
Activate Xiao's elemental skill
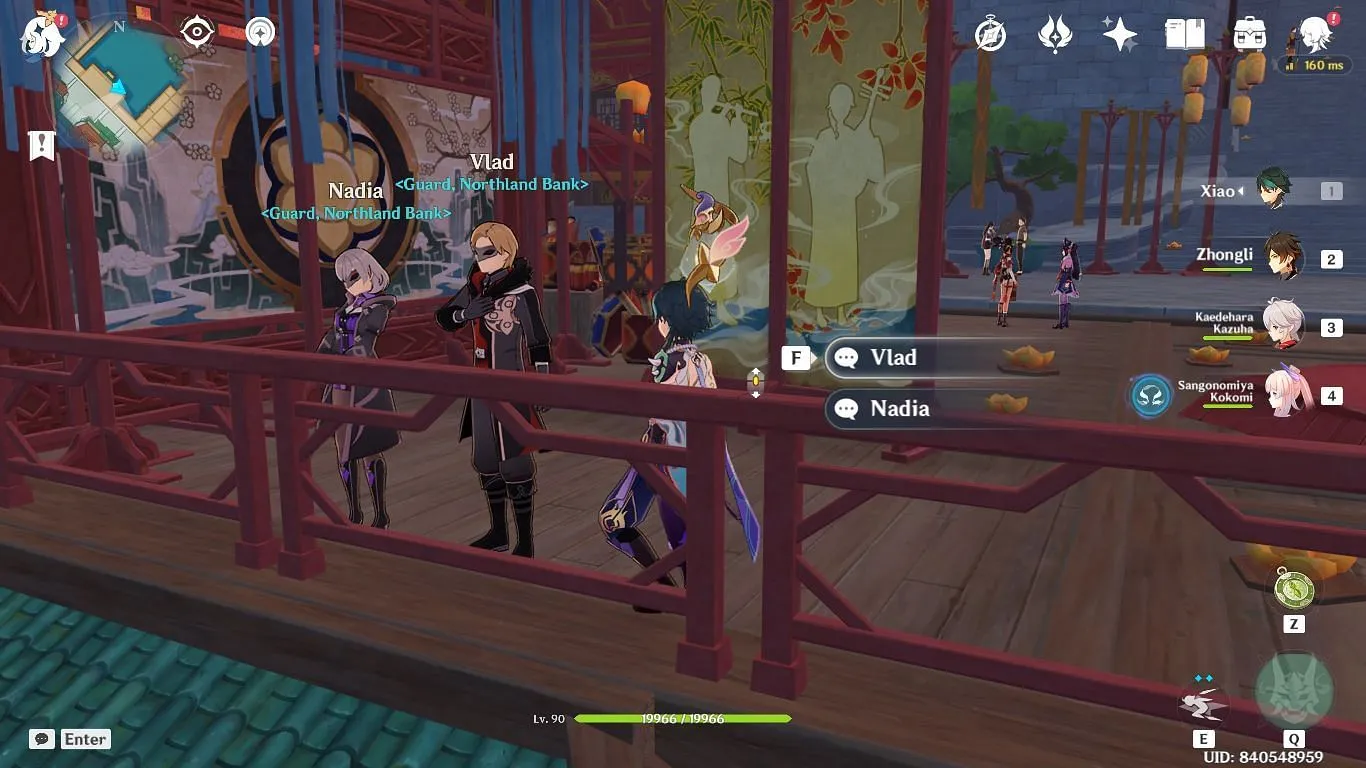click(1203, 705)
